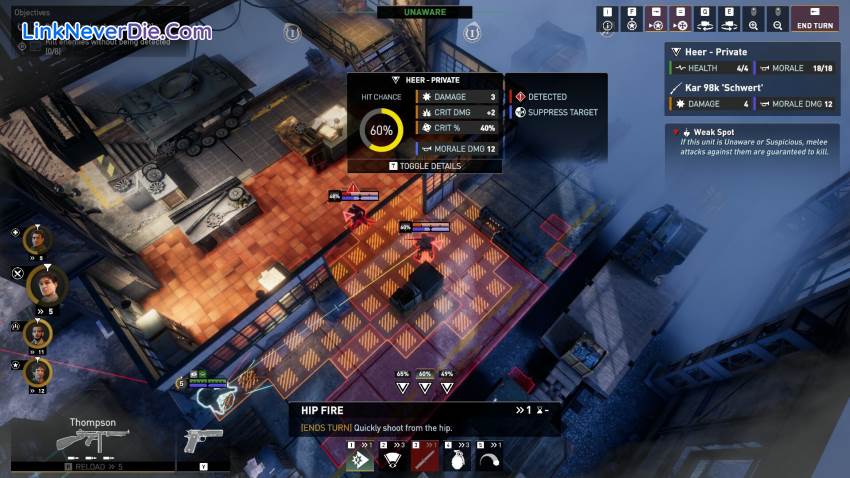
Task: Select the large highlighted squad member portrait
Action: point(46,285)
